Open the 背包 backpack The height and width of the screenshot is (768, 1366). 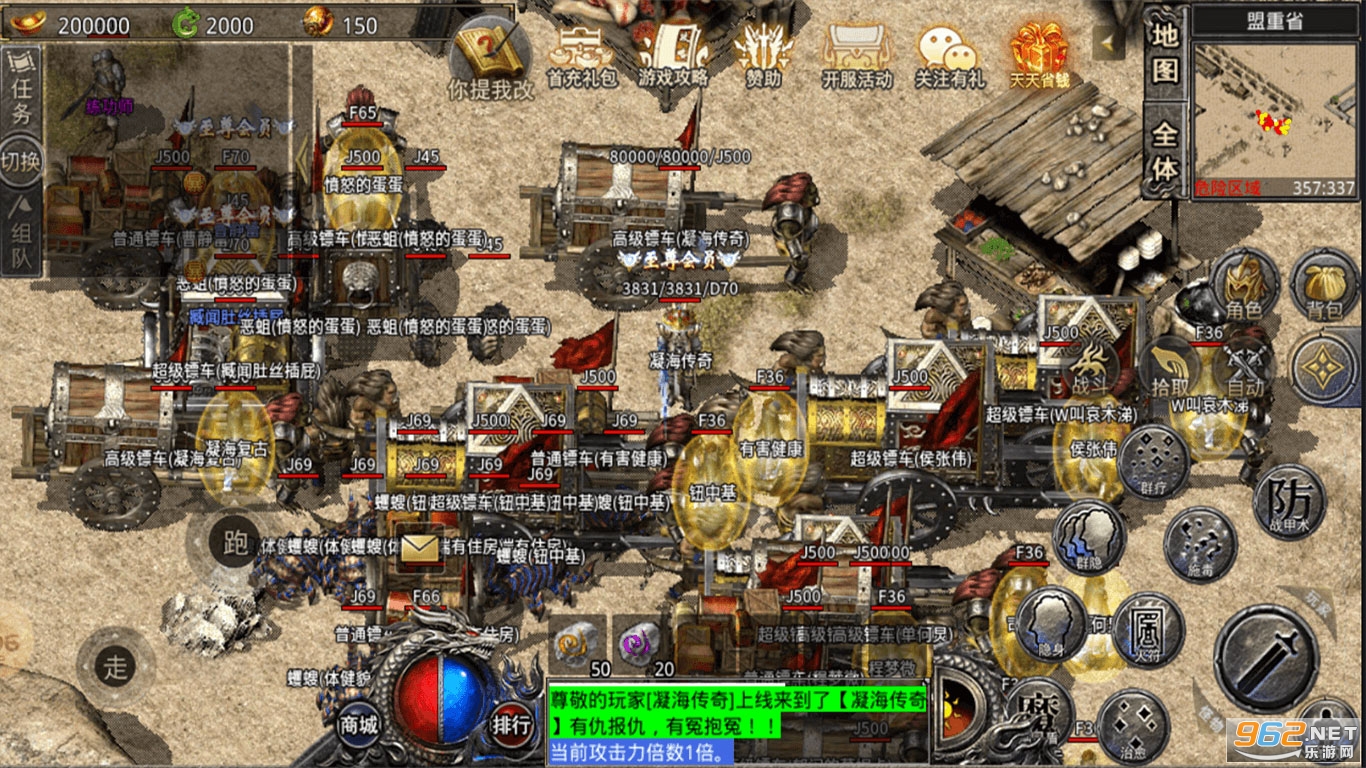(1324, 283)
